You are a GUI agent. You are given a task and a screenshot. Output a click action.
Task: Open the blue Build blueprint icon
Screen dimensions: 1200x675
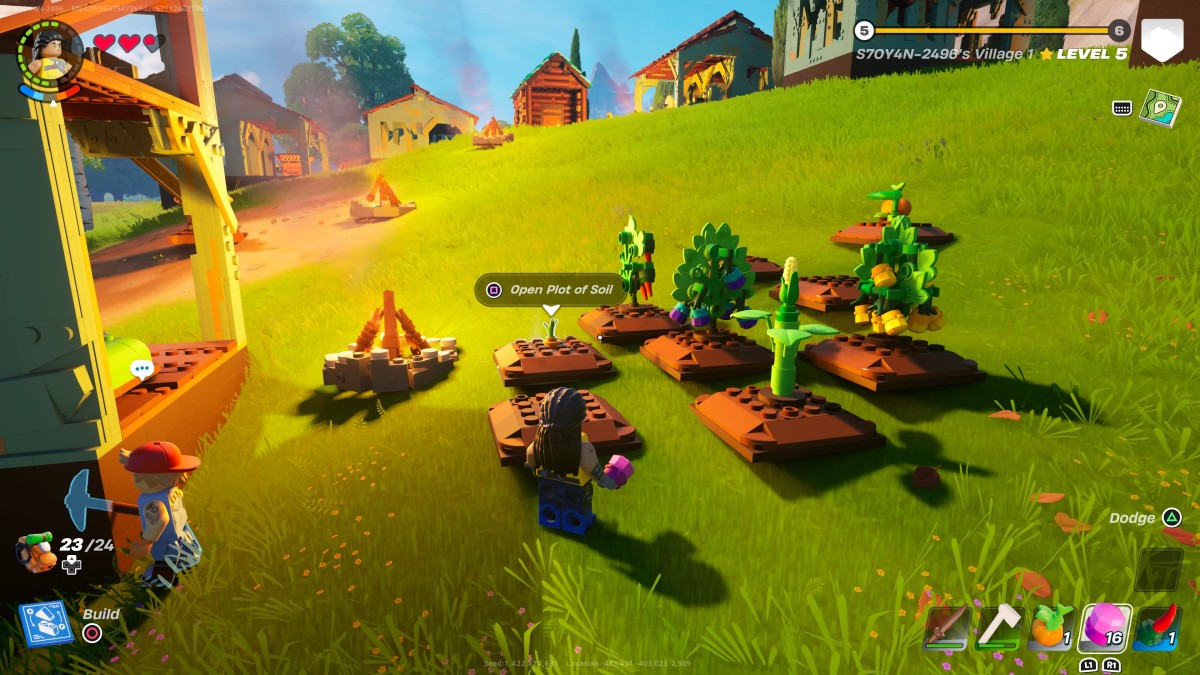45,622
